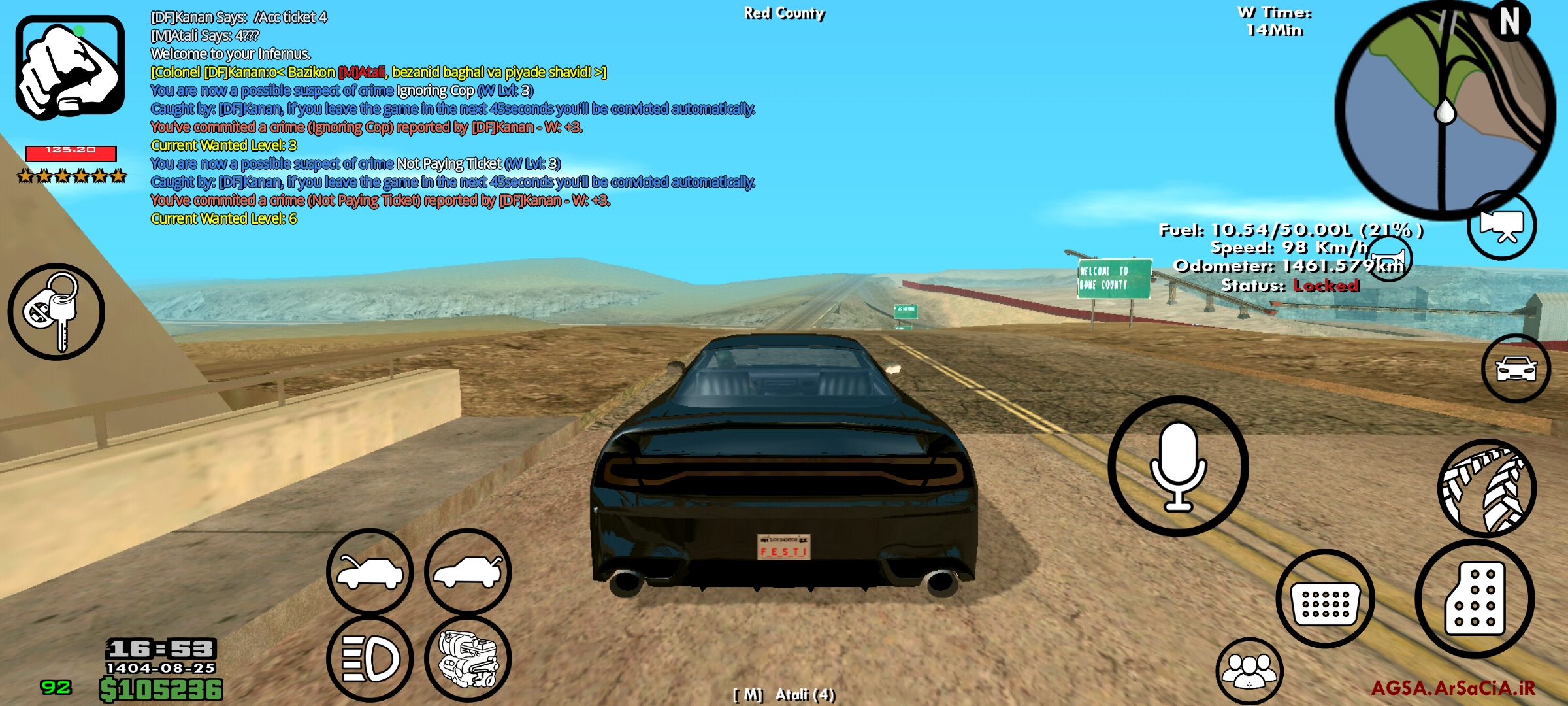Open the players list group icon
Viewport: 1568px width, 706px height.
(1249, 671)
